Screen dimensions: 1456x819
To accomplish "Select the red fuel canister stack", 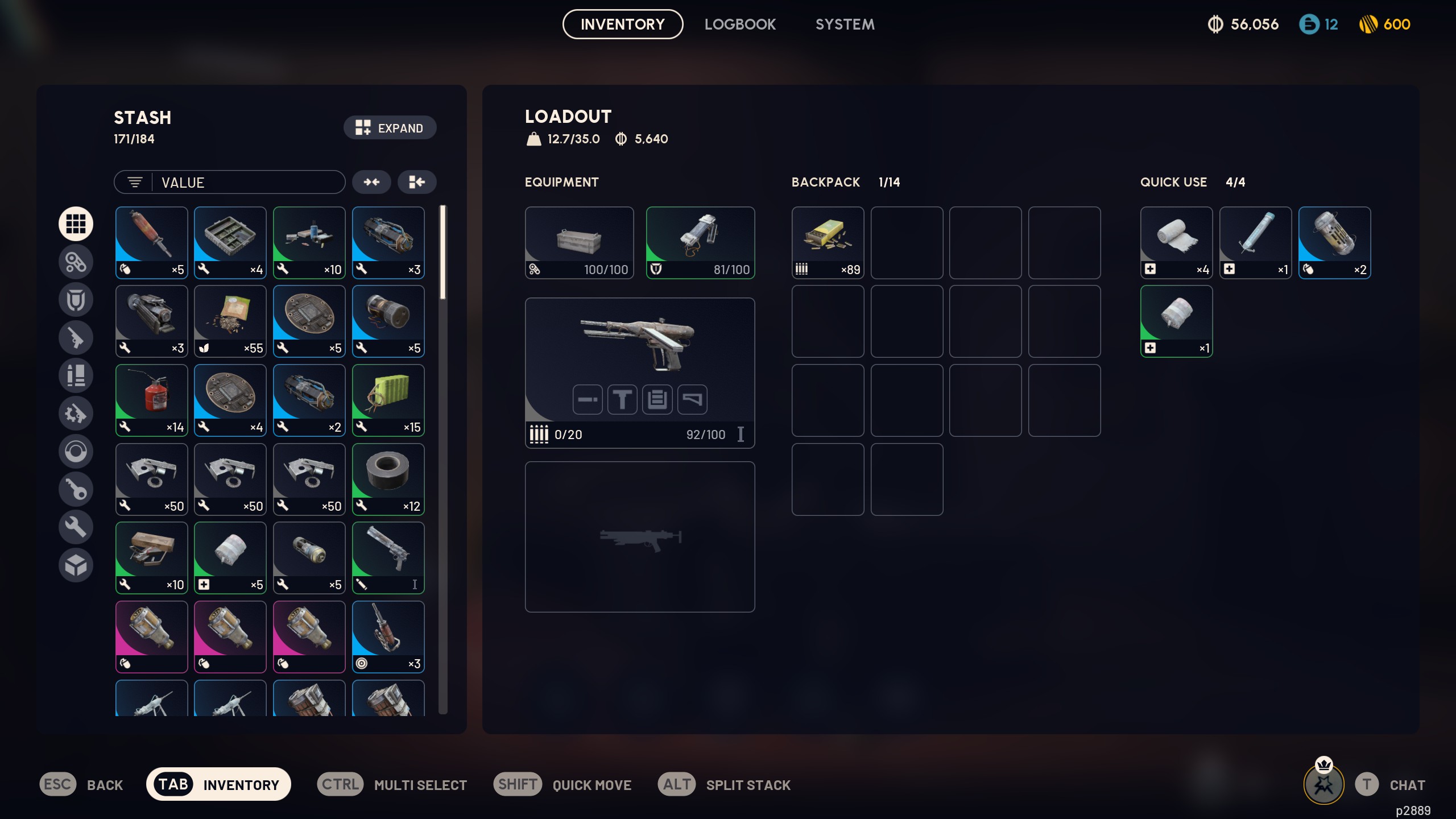I will pos(151,400).
